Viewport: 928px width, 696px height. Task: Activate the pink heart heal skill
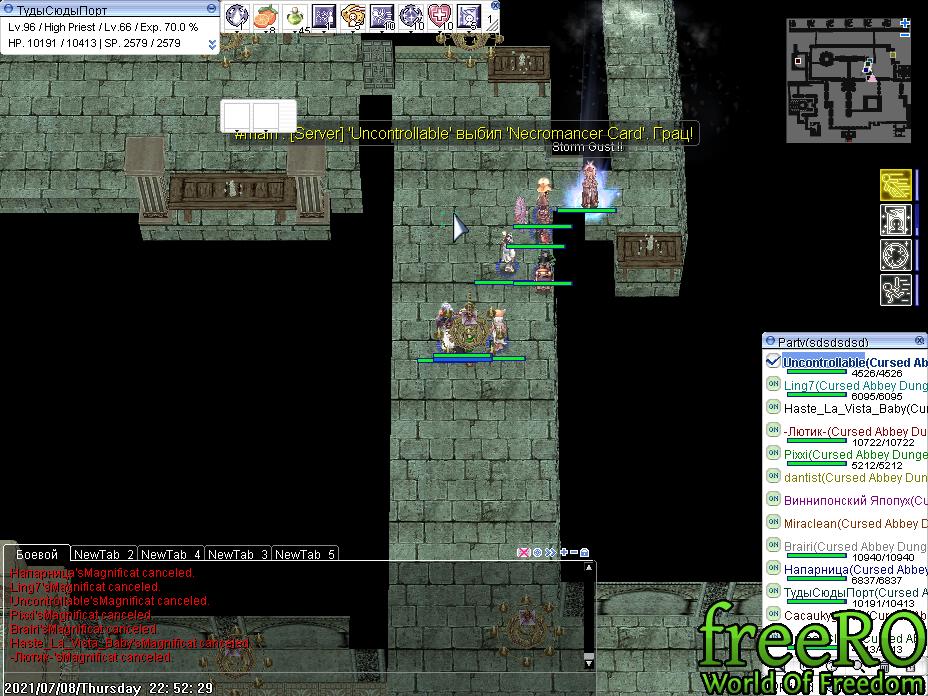pos(440,16)
